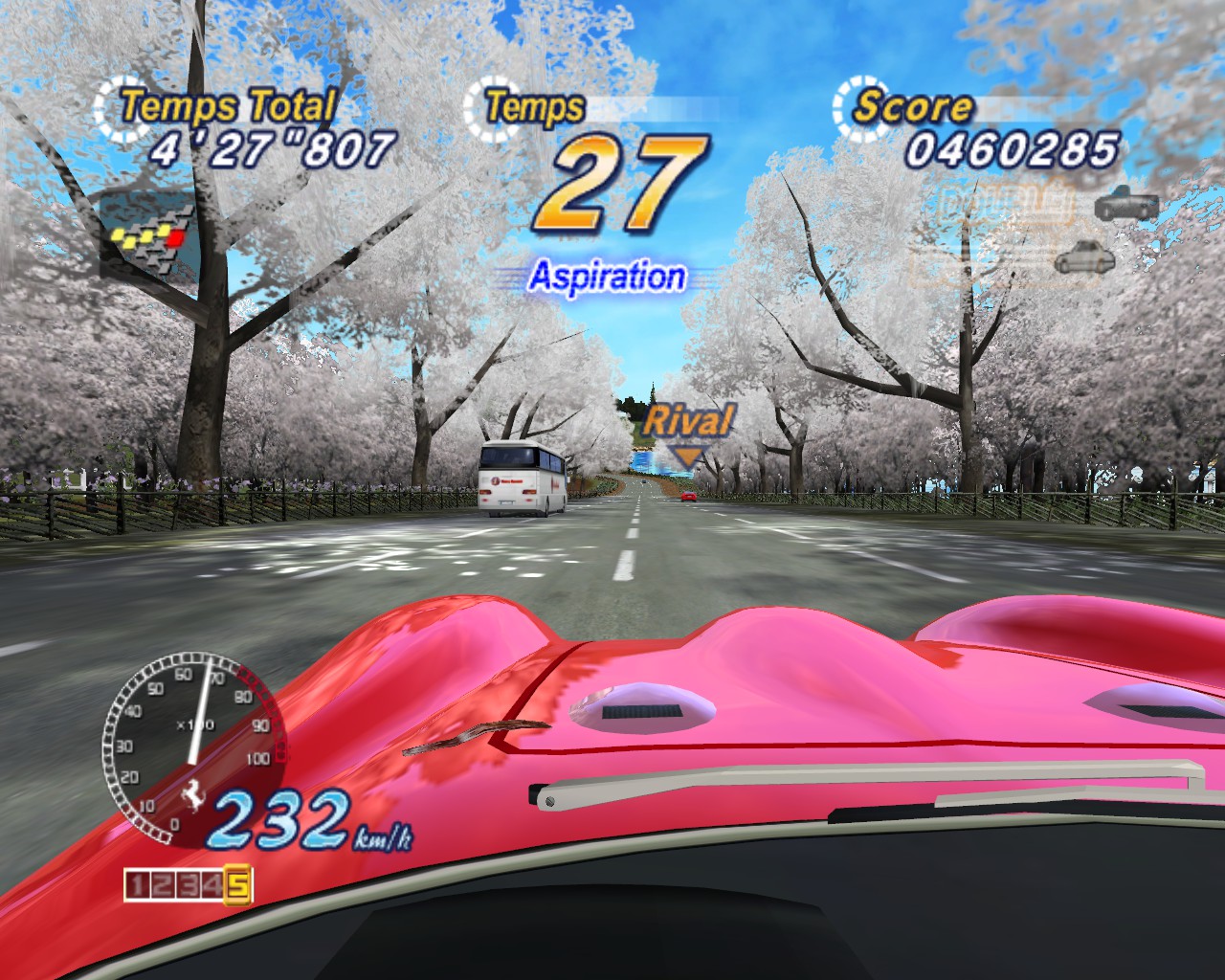The image size is (1225, 980).
Task: Click the Rival label above the road
Action: click(x=689, y=418)
